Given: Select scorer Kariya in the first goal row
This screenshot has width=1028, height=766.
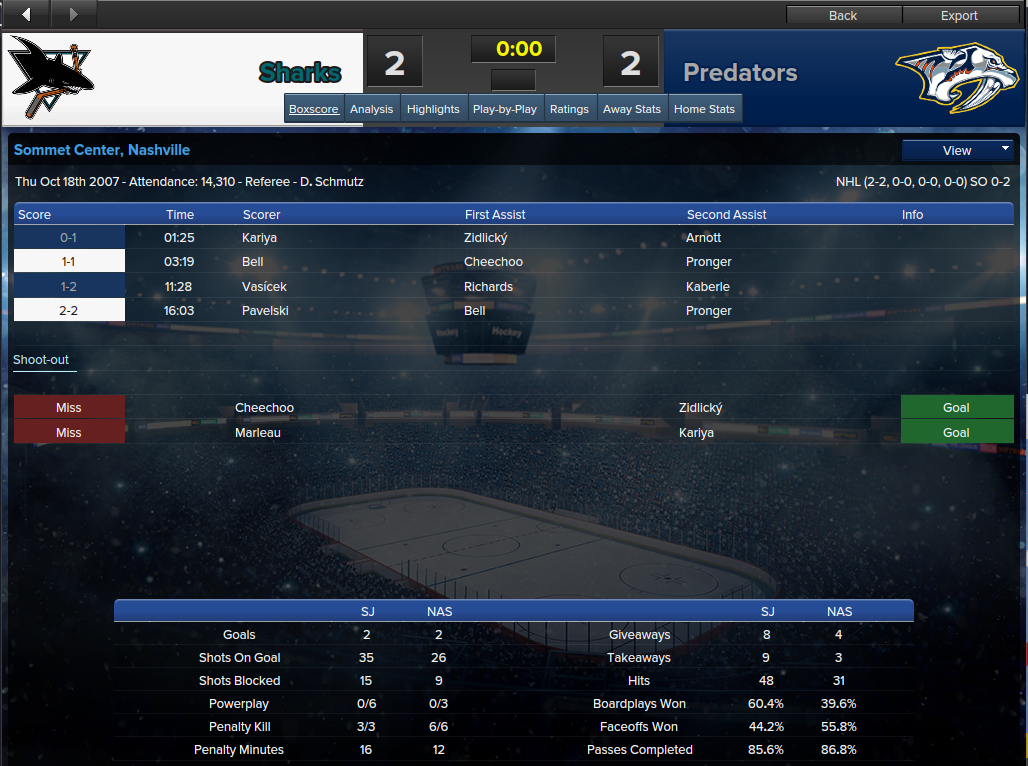Looking at the screenshot, I should click(258, 238).
